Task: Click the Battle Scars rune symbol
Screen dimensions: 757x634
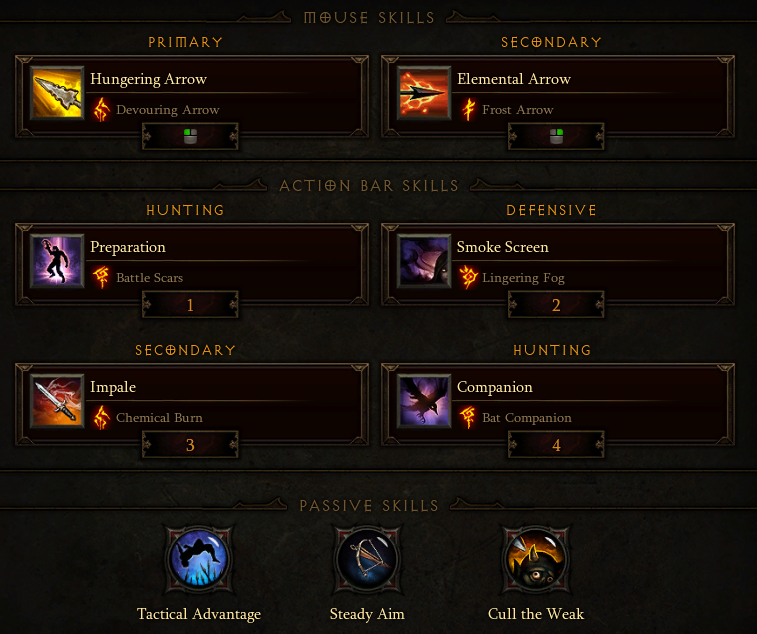Action: point(100,277)
